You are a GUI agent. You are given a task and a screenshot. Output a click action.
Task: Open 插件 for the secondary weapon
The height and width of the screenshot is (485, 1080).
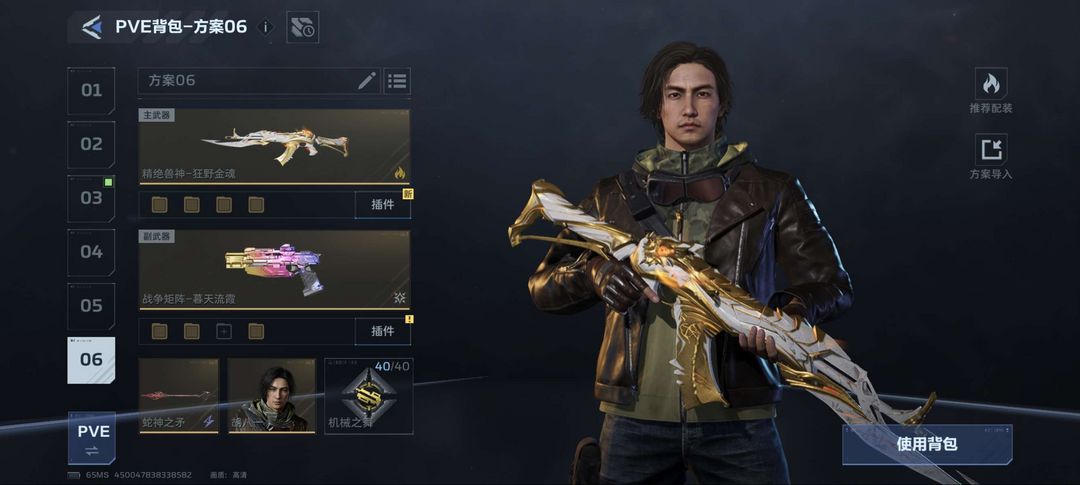tap(382, 331)
